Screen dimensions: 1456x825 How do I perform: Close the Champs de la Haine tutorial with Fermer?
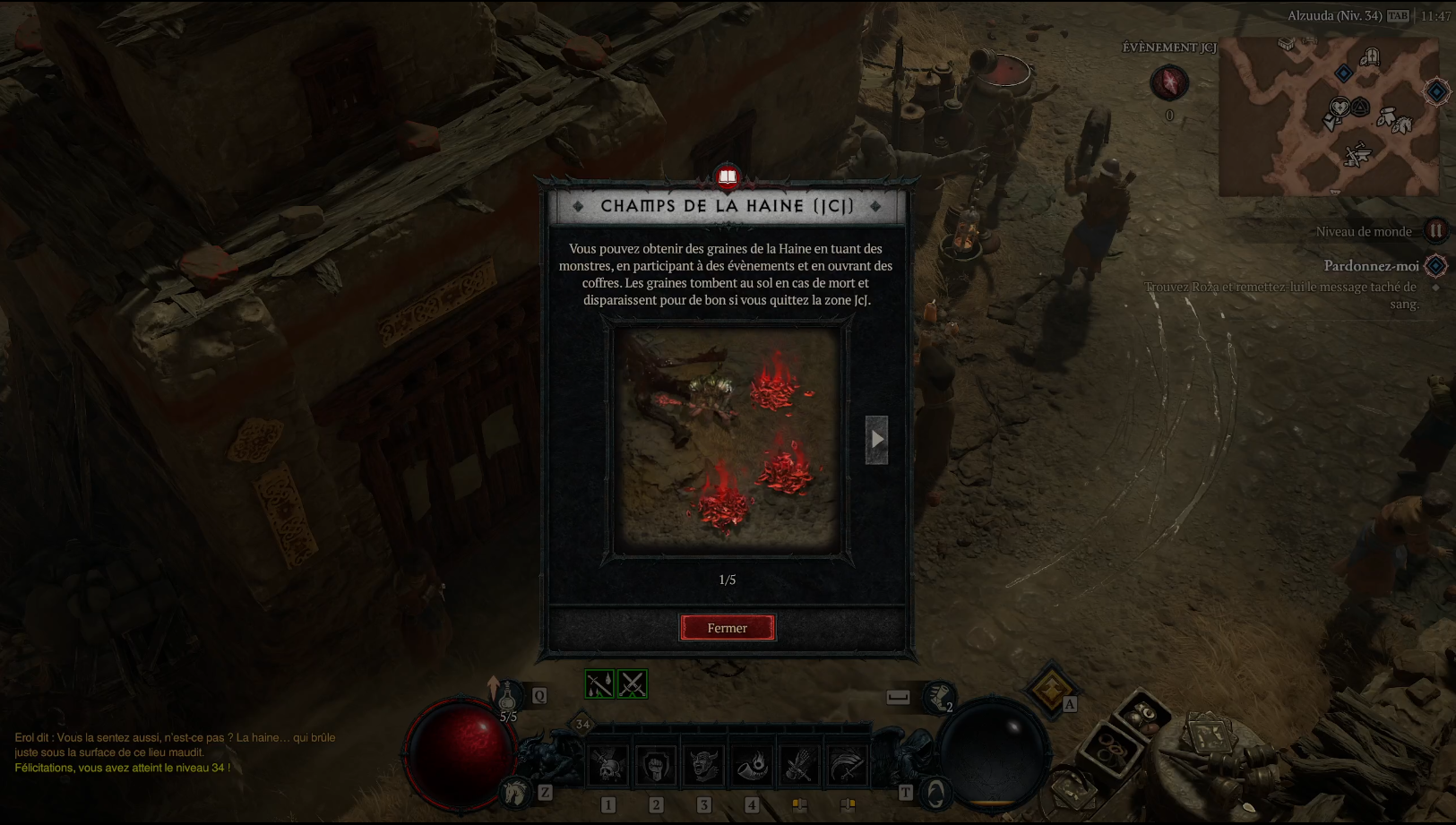[x=727, y=628]
